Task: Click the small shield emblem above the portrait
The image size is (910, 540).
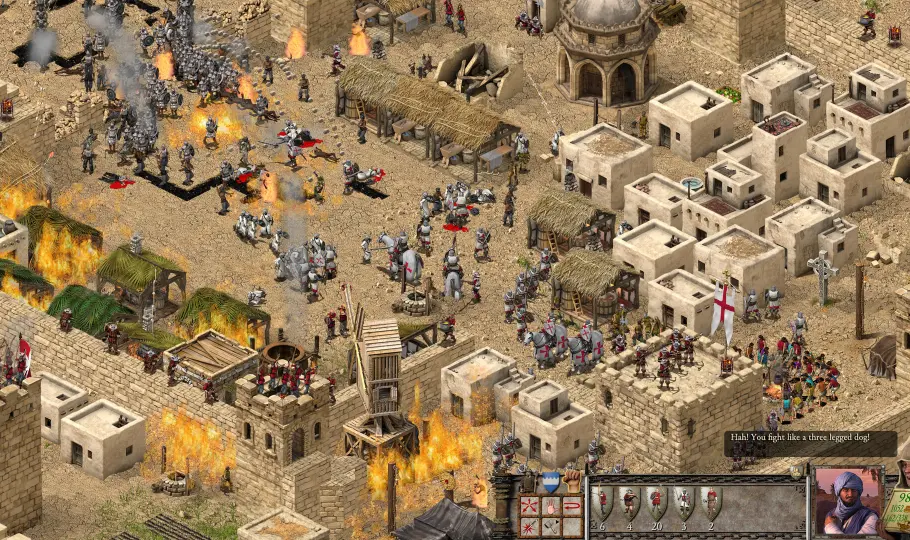Action: [797, 471]
